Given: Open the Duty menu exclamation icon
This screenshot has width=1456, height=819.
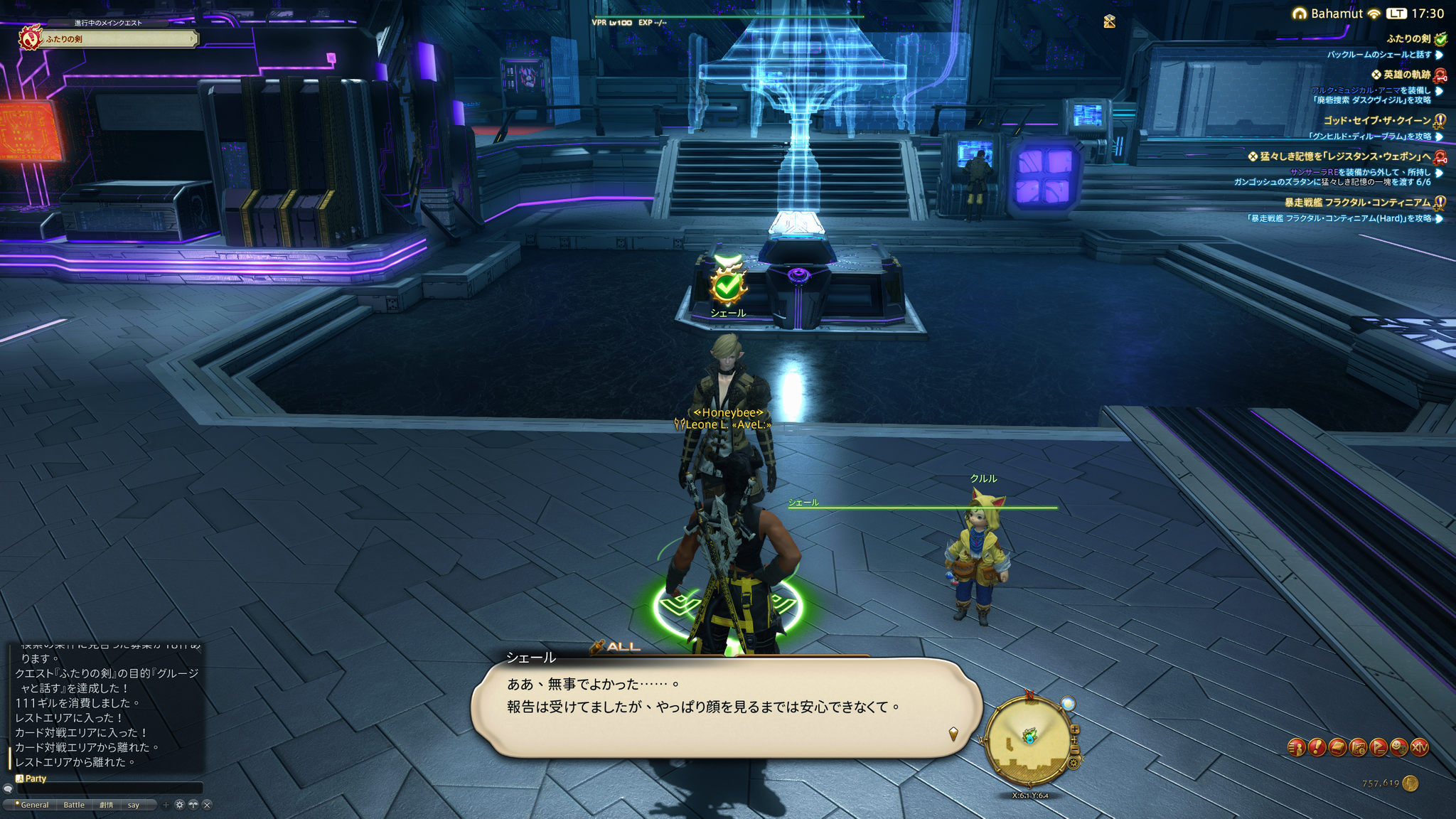Looking at the screenshot, I should 1317,747.
